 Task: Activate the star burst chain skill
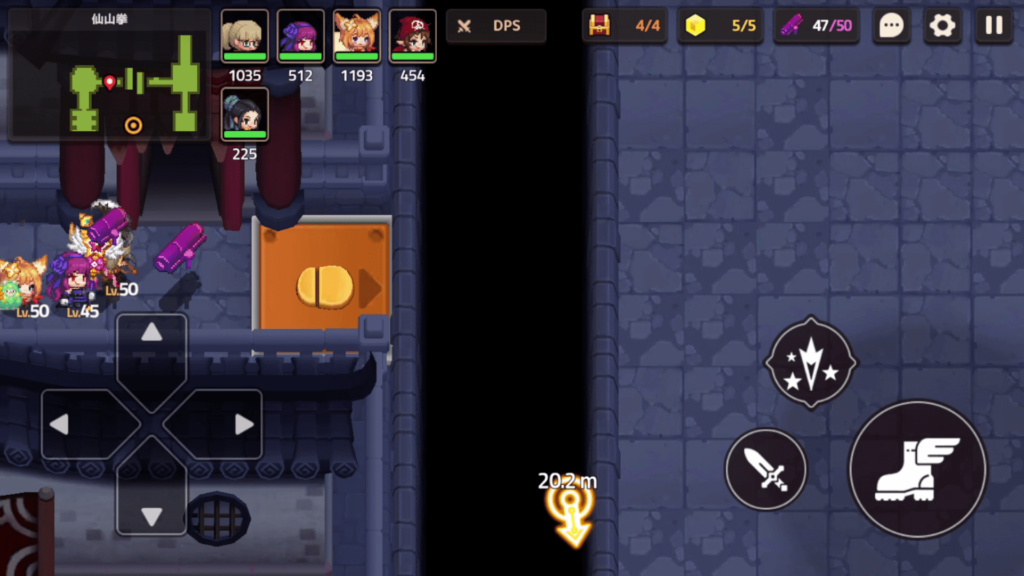(x=811, y=363)
